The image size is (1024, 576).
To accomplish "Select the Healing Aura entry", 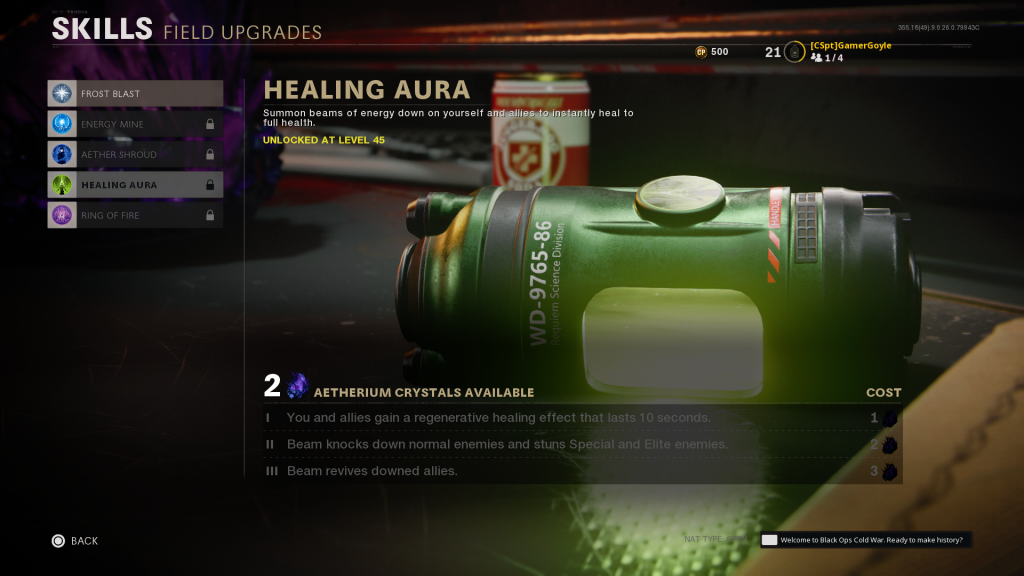I will pos(135,185).
